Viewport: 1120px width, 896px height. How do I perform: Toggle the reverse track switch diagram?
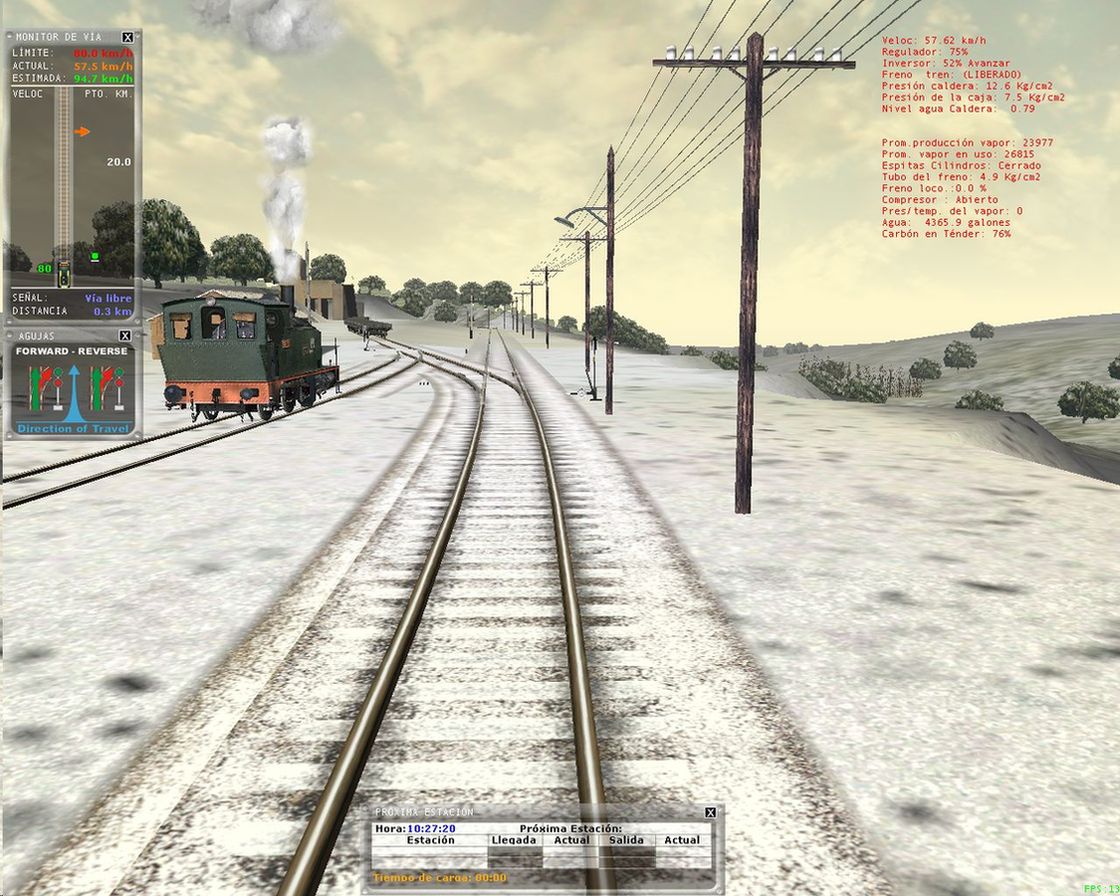pos(106,388)
